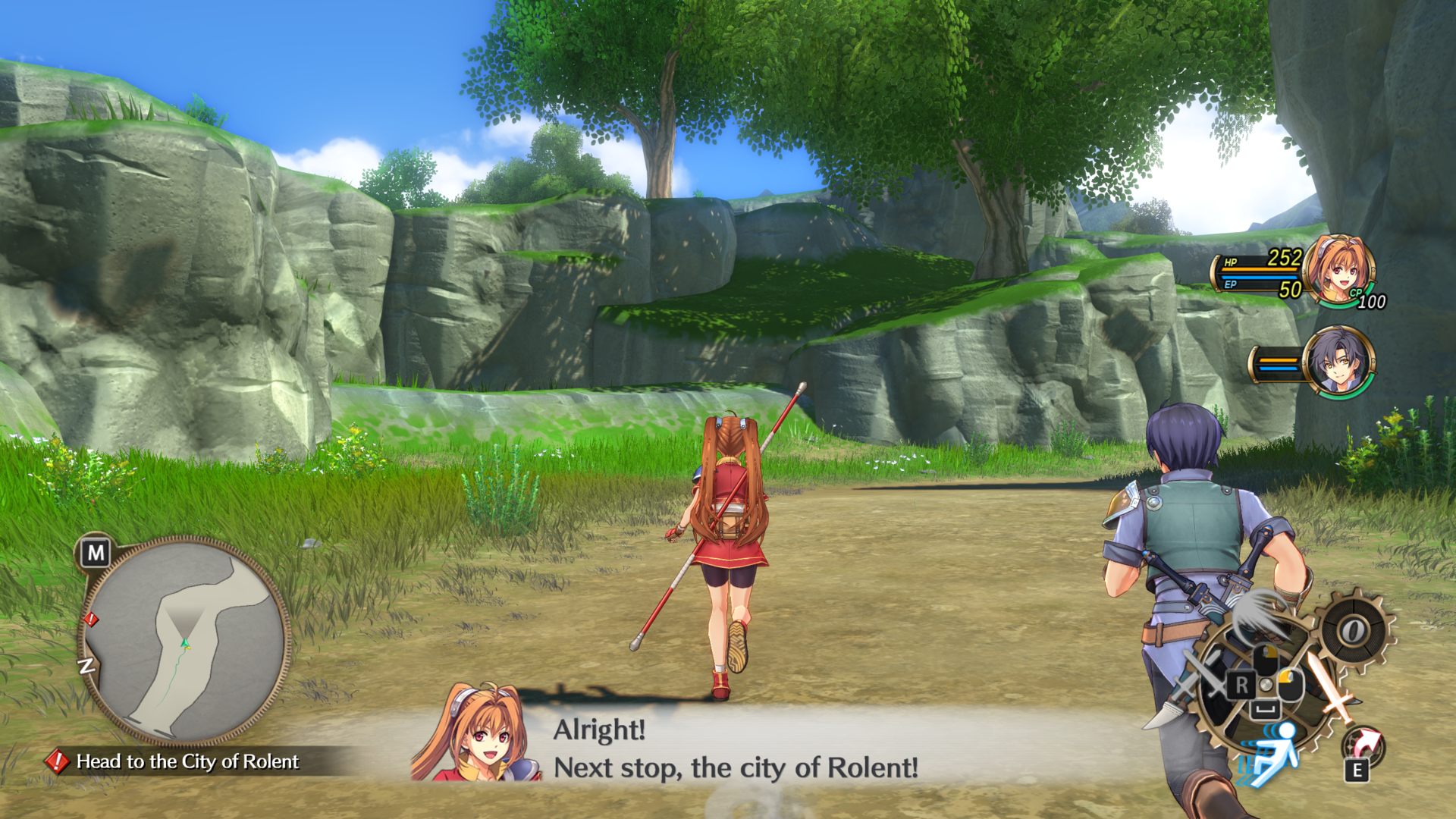Screen dimensions: 1456x819
Task: Click the red quest marker on minimap edge
Action: (91, 620)
